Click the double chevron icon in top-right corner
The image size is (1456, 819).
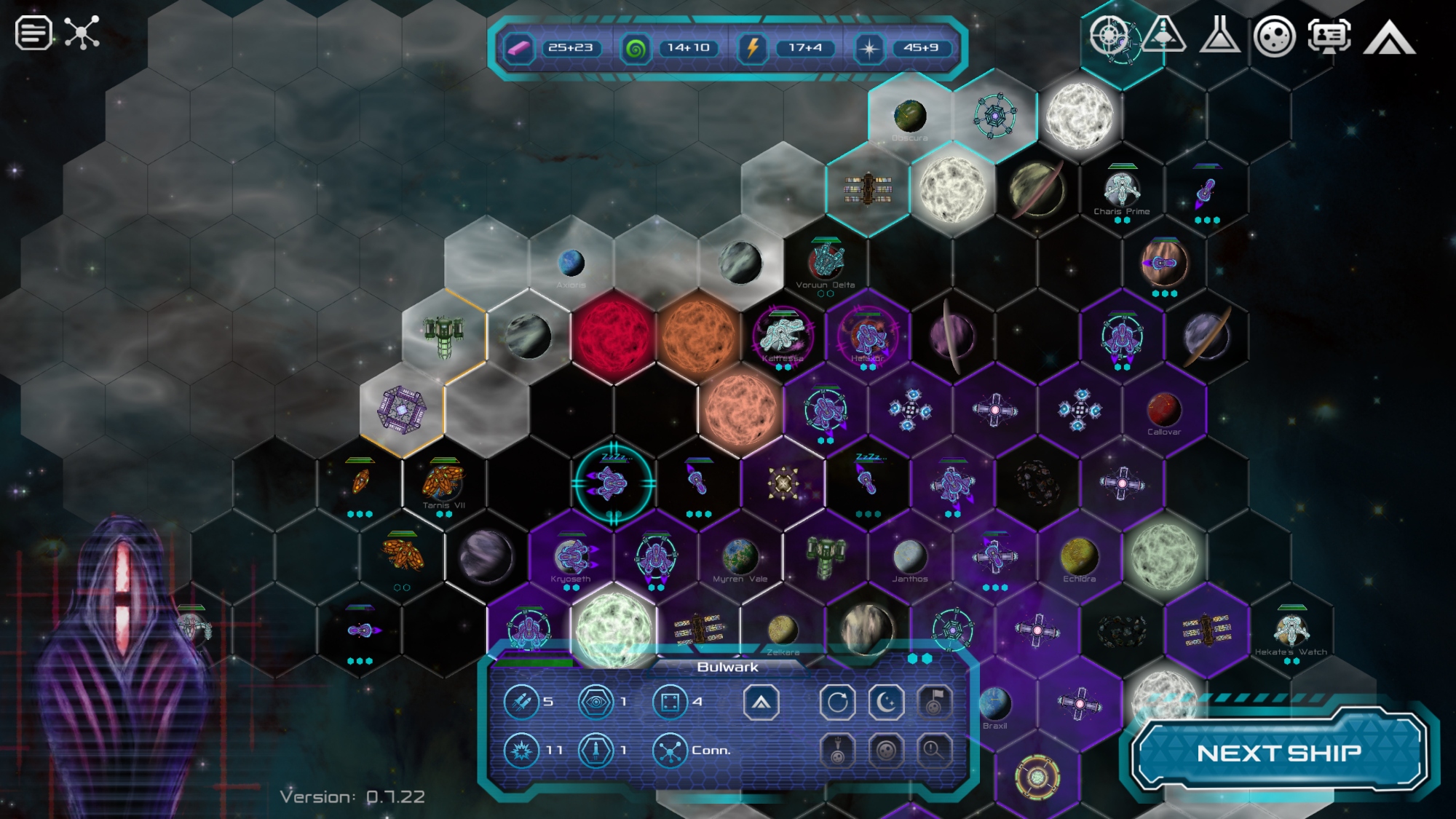(1389, 38)
